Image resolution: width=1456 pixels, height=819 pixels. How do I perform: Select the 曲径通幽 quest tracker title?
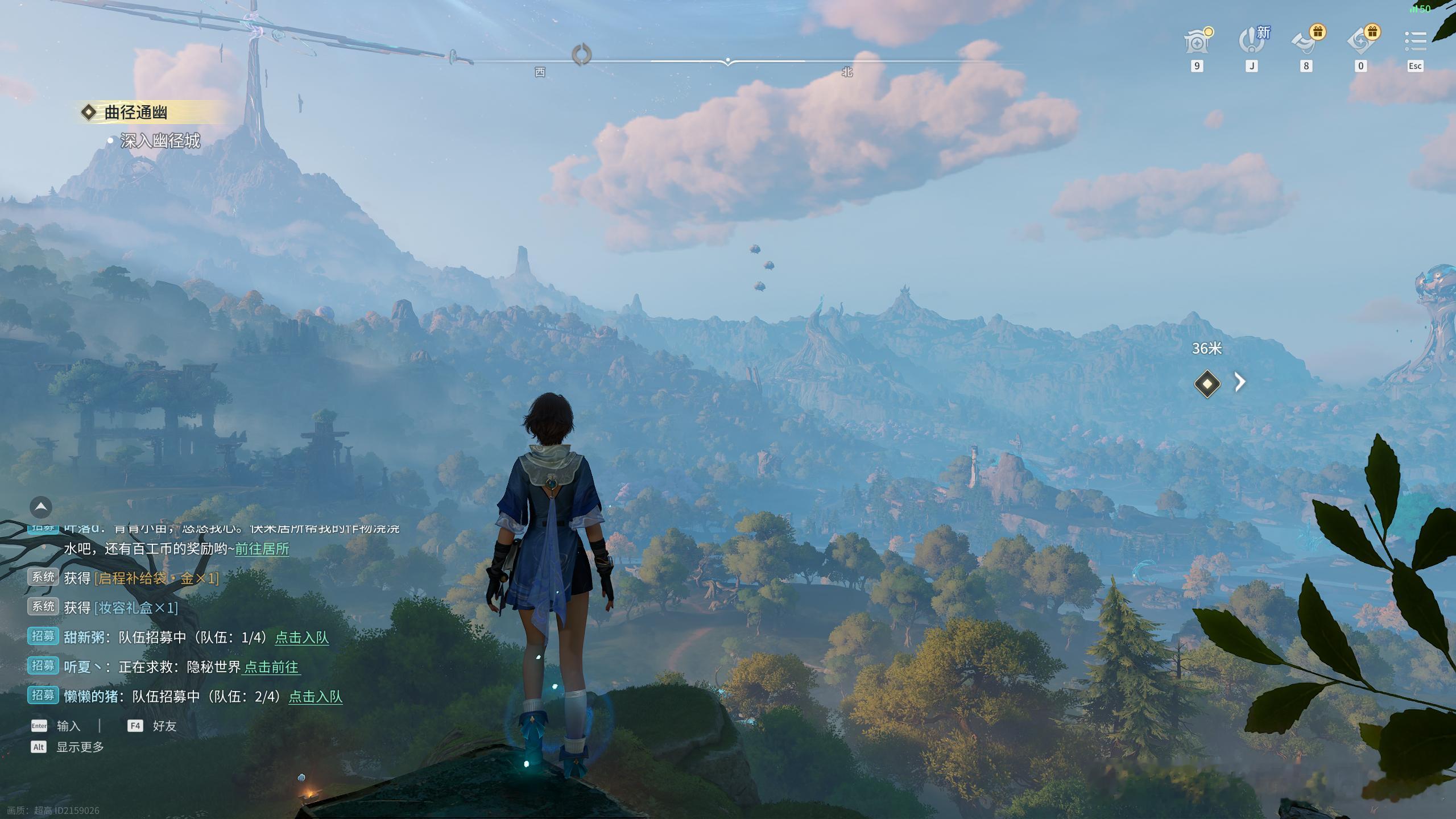[x=136, y=113]
